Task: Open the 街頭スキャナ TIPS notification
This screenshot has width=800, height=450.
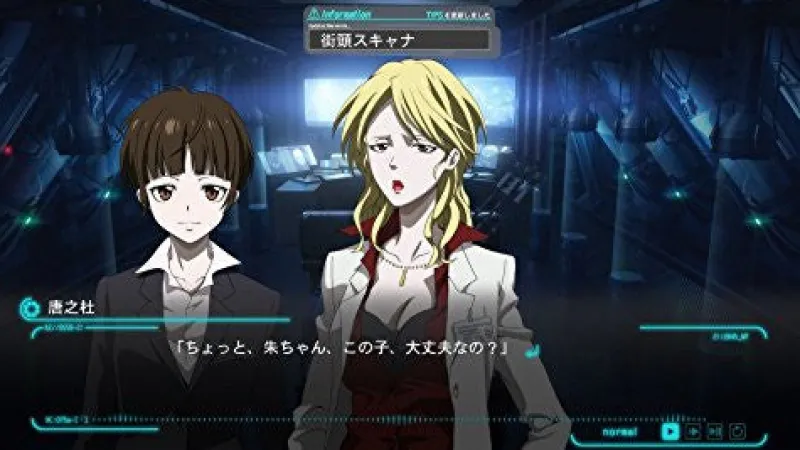Action: click(x=399, y=40)
